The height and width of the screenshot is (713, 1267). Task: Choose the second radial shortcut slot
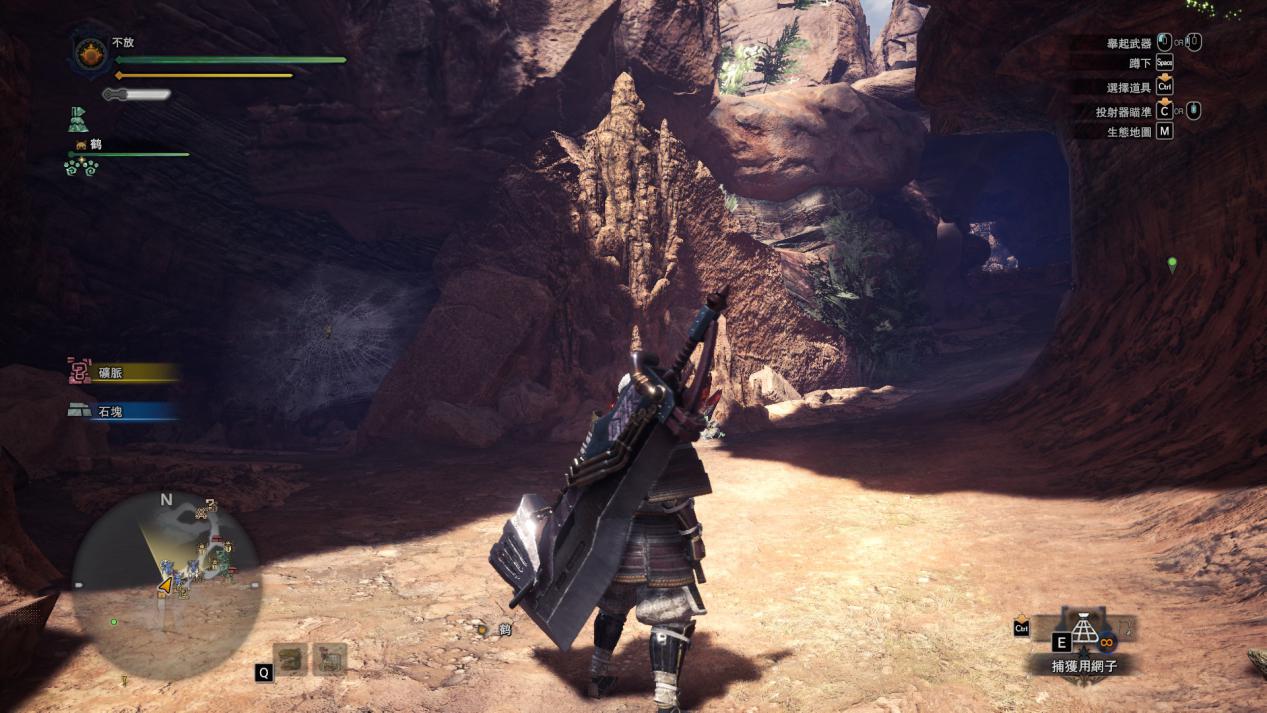pyautogui.click(x=329, y=658)
